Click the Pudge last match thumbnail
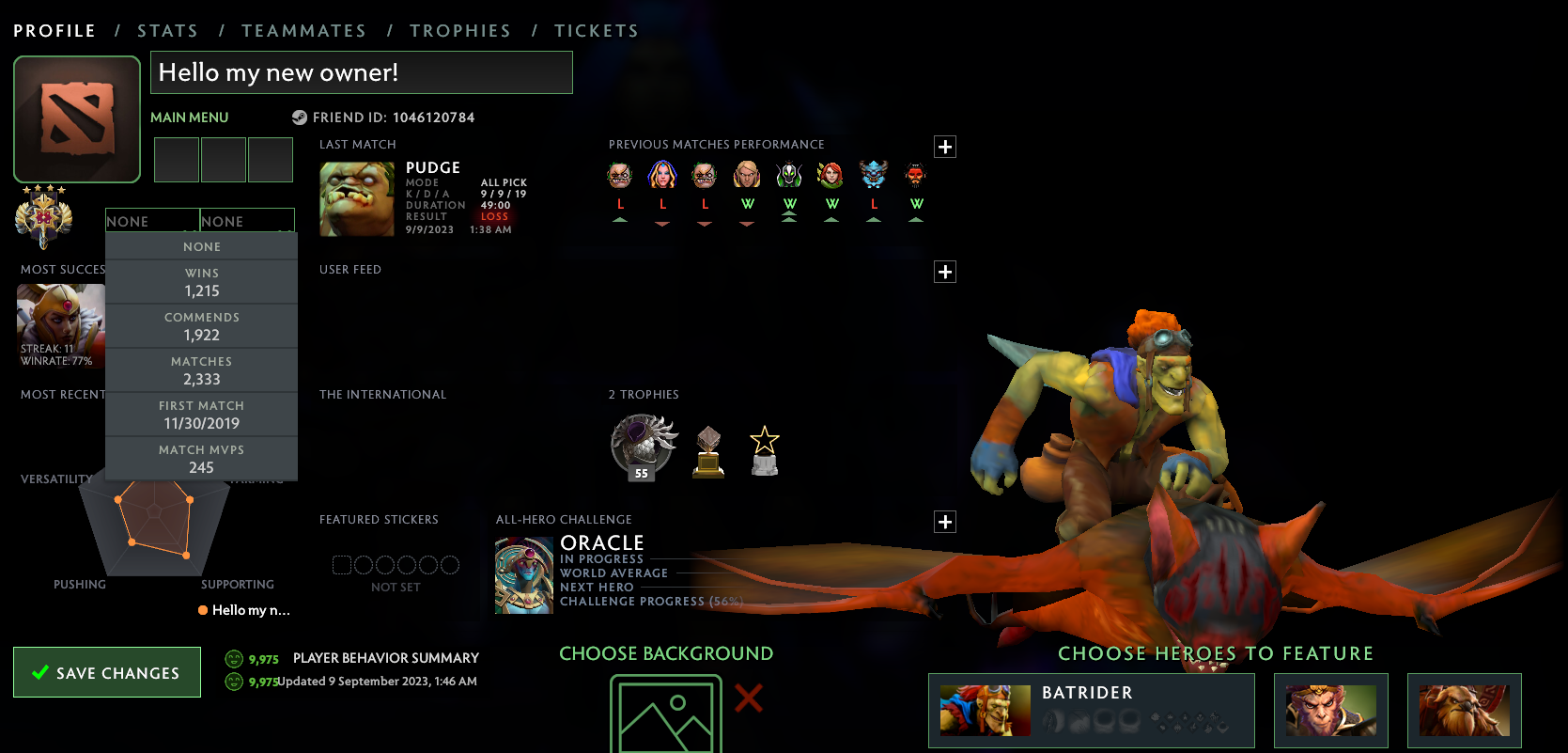The image size is (1568, 753). (356, 198)
